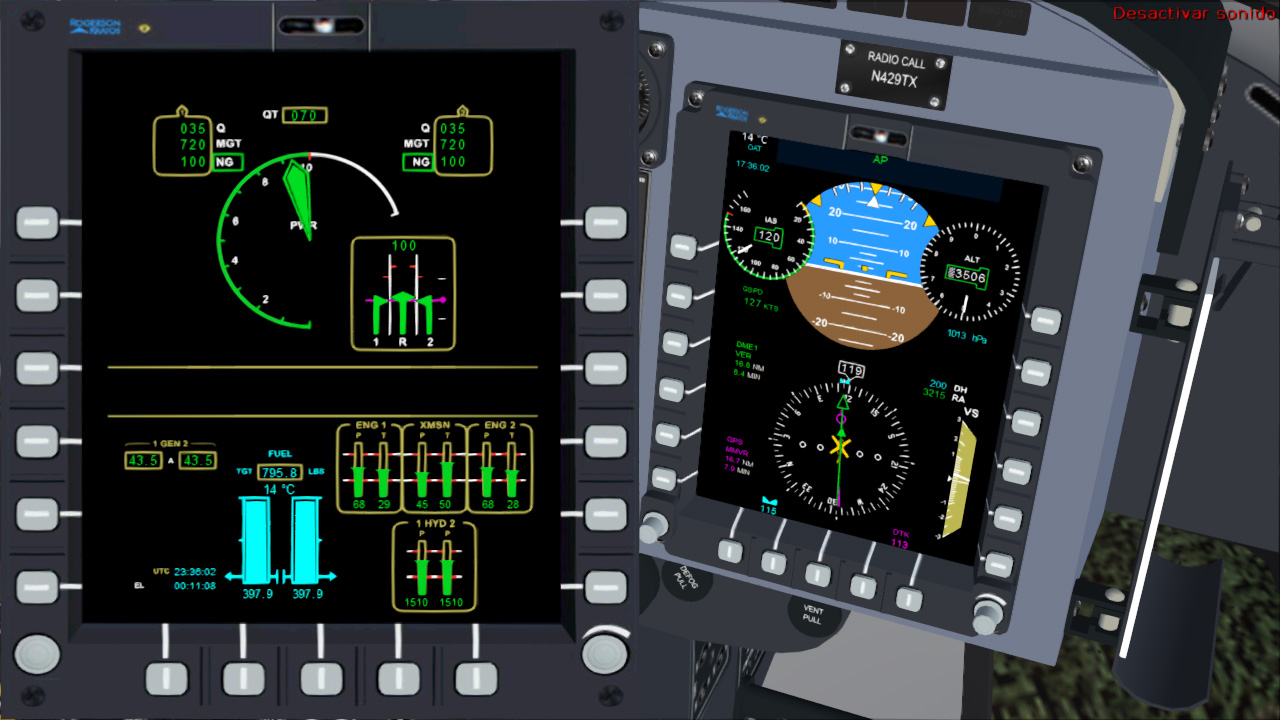The width and height of the screenshot is (1280, 720).
Task: Turn the bottom-left brightness knob
Action: 38,655
